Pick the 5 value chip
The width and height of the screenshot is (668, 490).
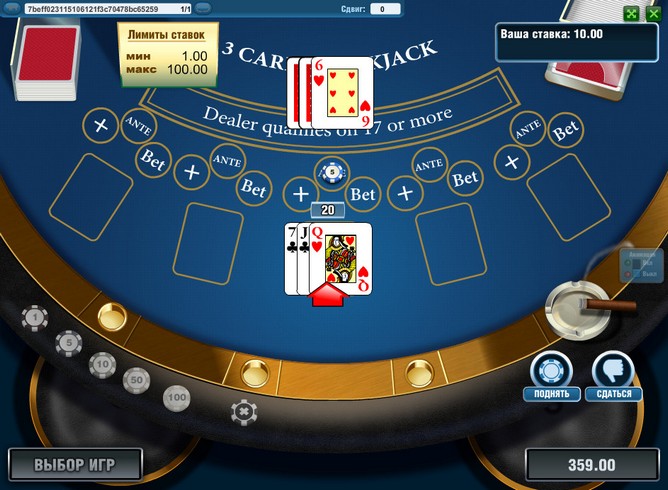pyautogui.click(x=68, y=342)
